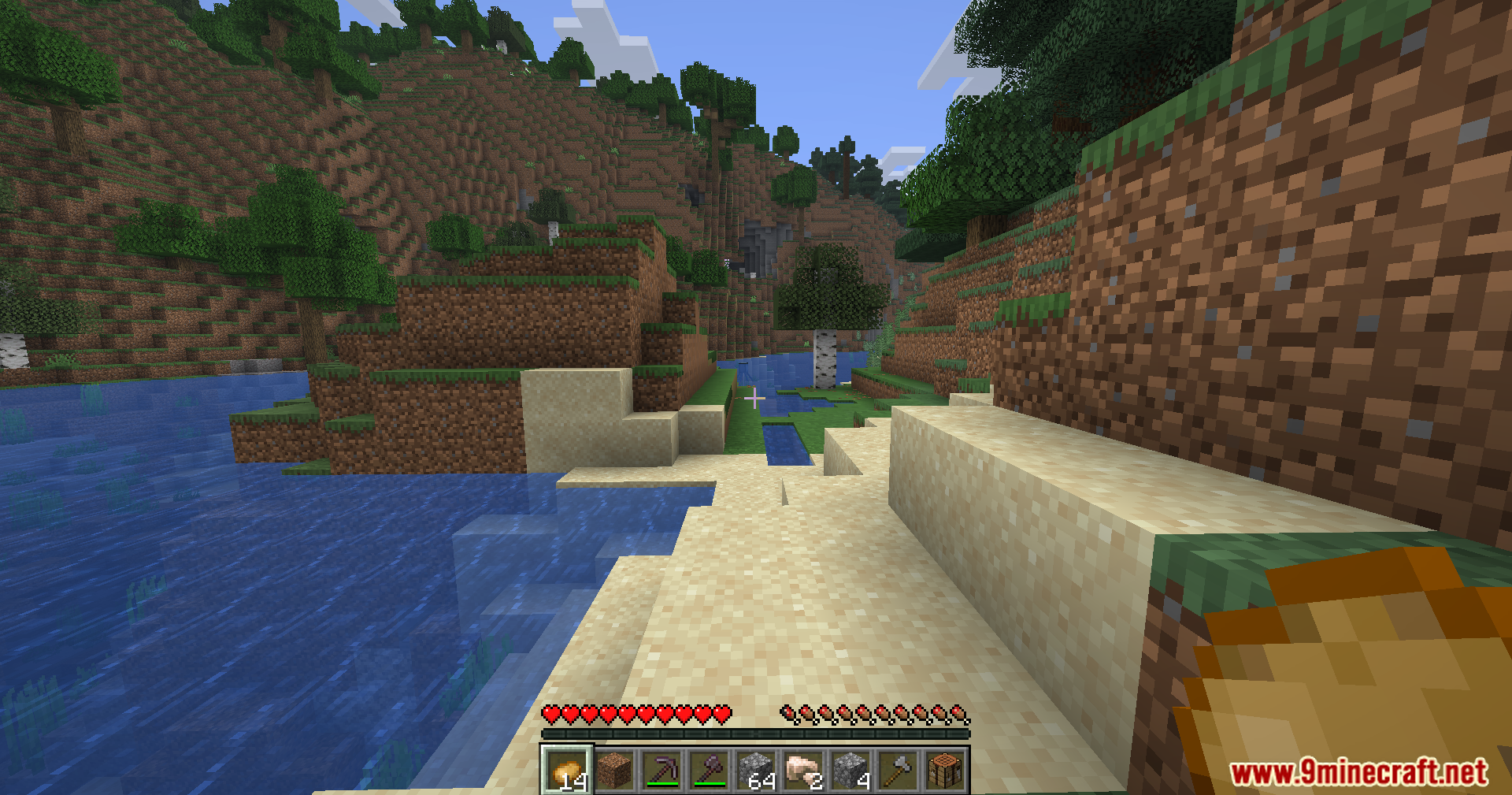
Task: Select the stone axe with wooden handle
Action: [898, 771]
